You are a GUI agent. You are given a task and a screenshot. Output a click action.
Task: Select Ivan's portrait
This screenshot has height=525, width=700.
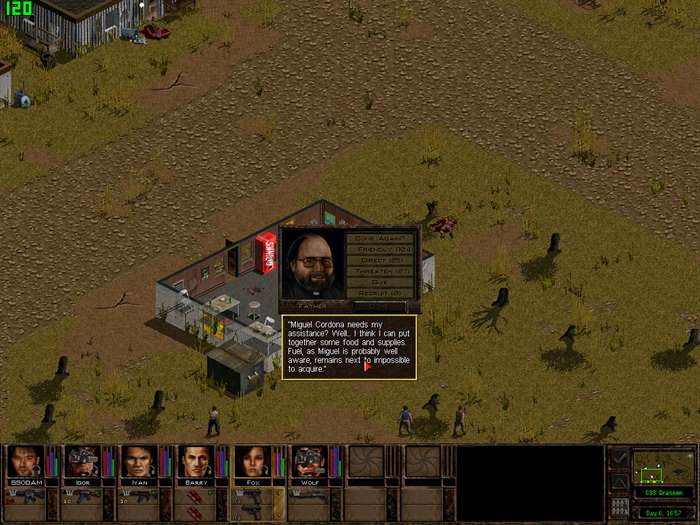coord(139,461)
